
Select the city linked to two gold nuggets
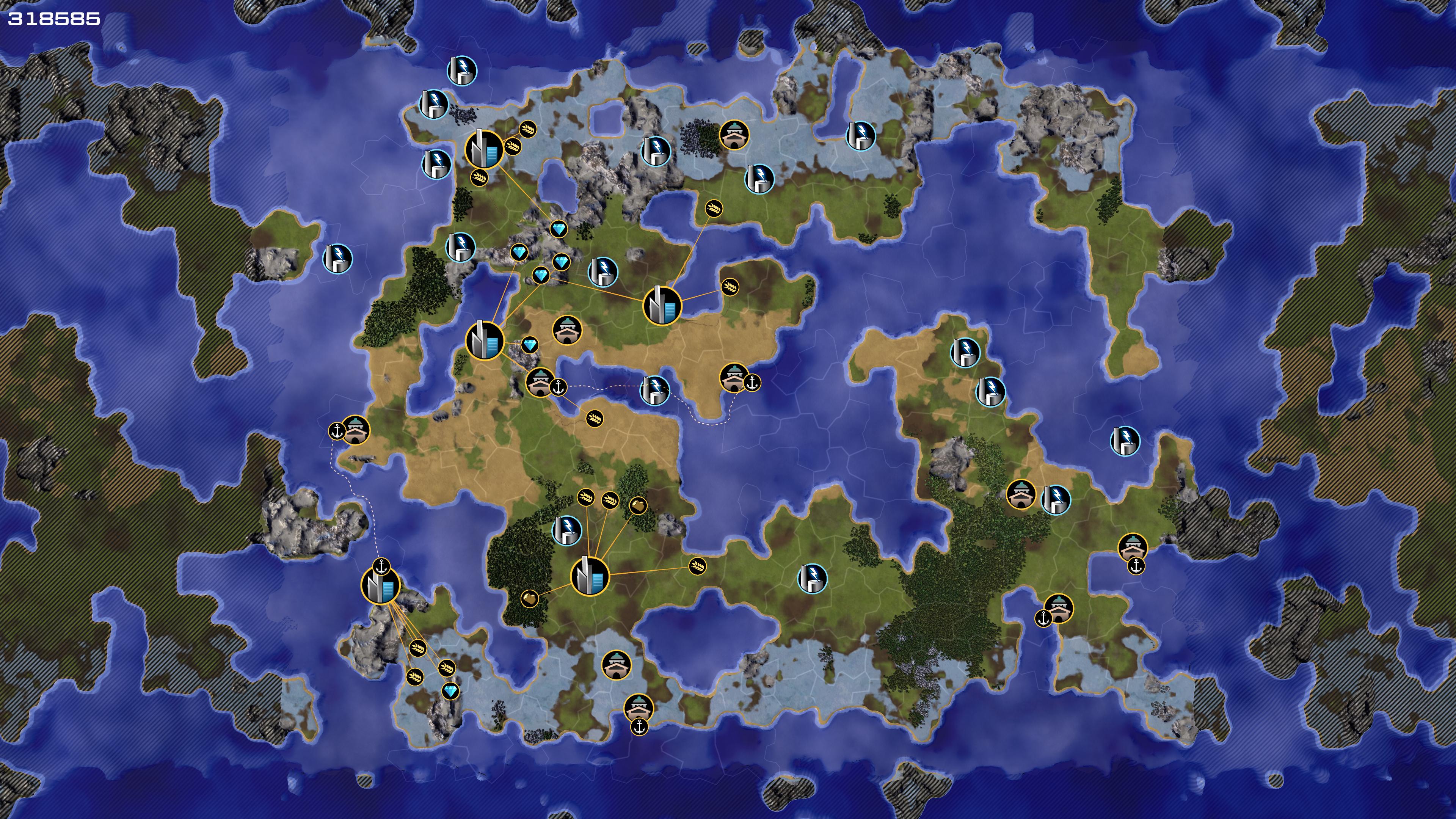(590, 576)
